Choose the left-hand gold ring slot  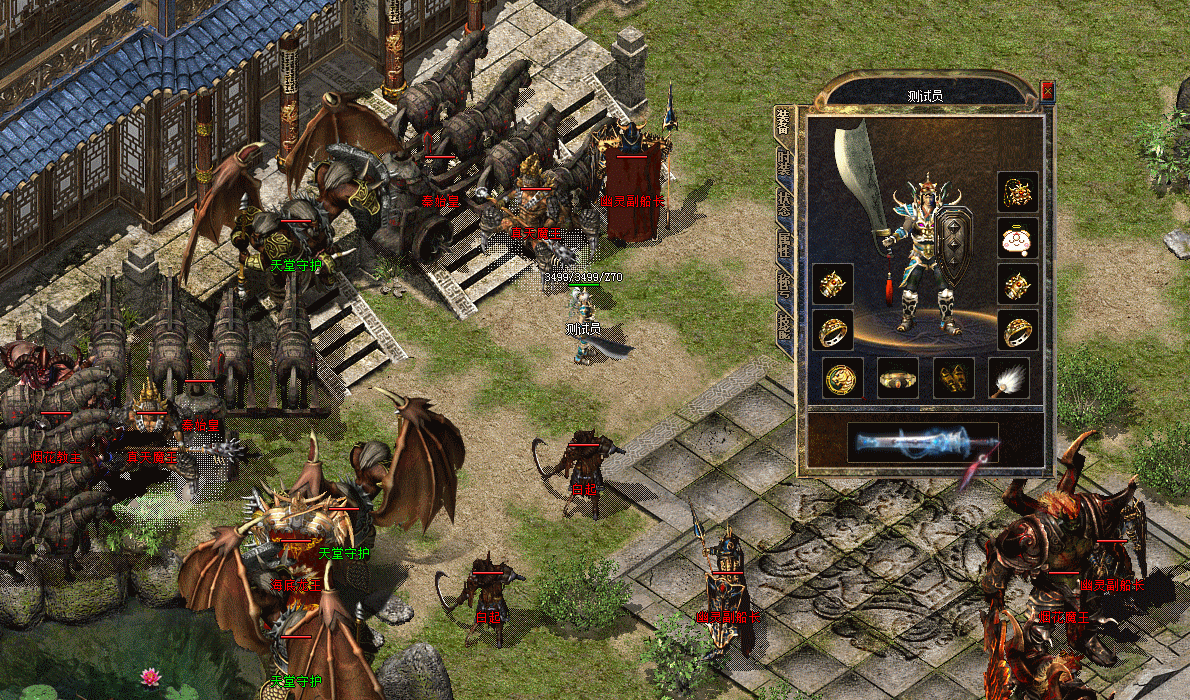pos(833,330)
